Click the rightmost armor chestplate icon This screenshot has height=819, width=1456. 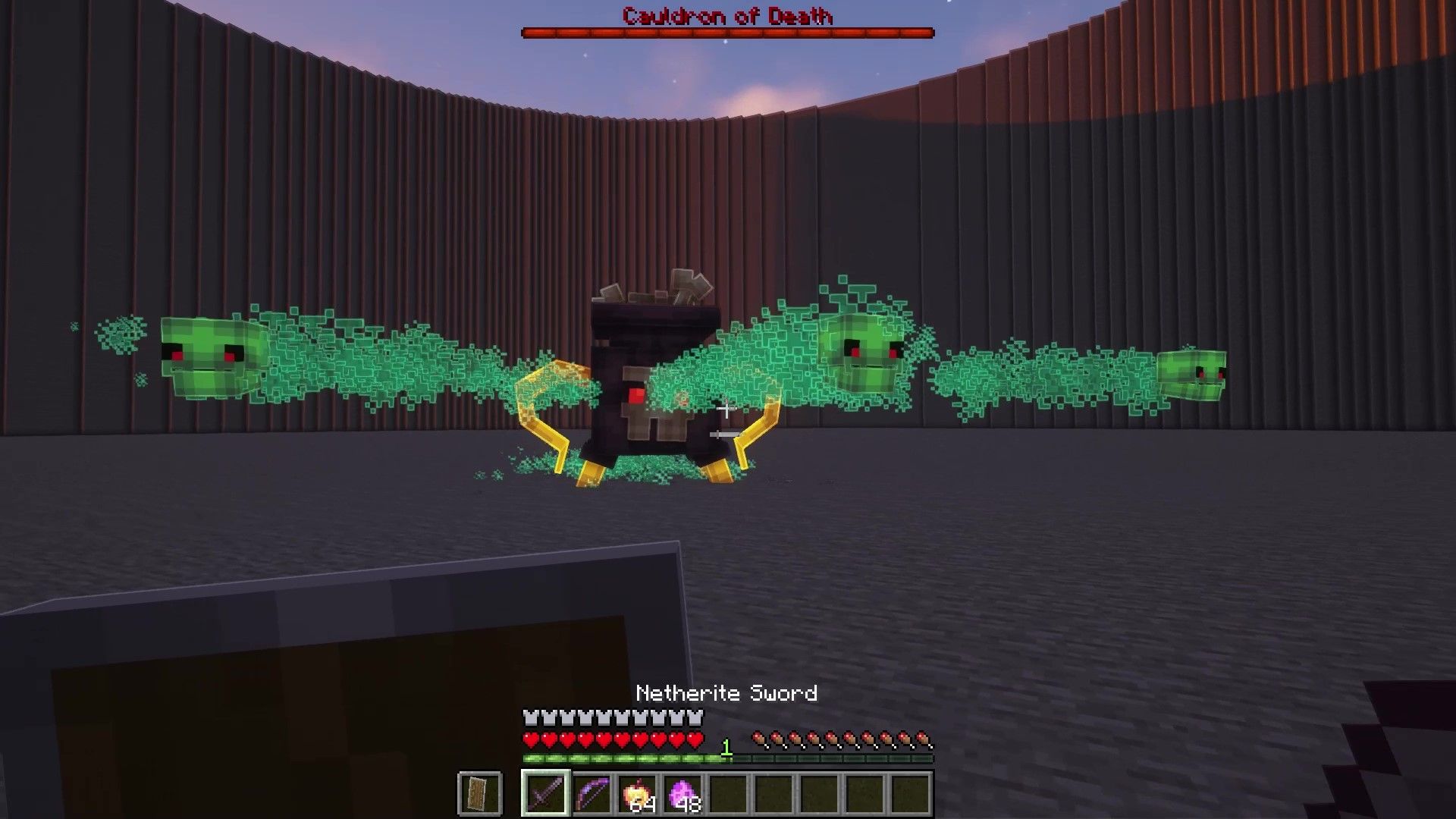pos(694,716)
